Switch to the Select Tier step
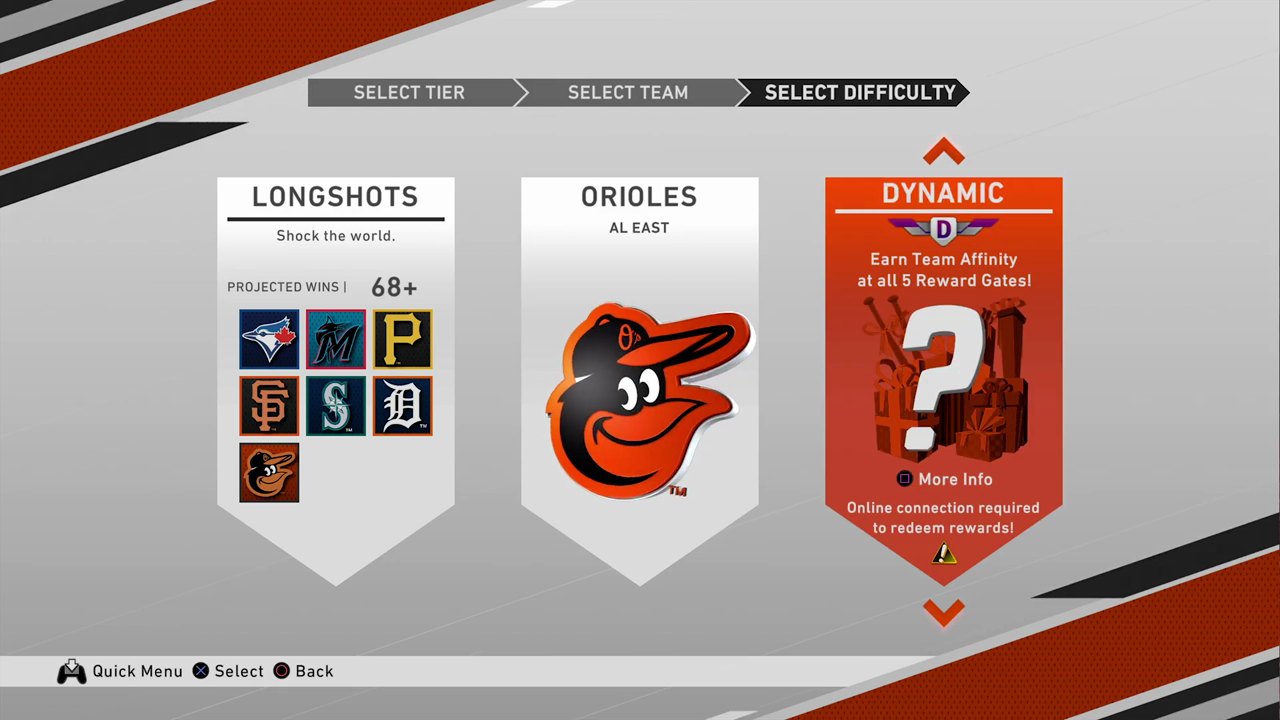This screenshot has width=1280, height=720. click(409, 93)
